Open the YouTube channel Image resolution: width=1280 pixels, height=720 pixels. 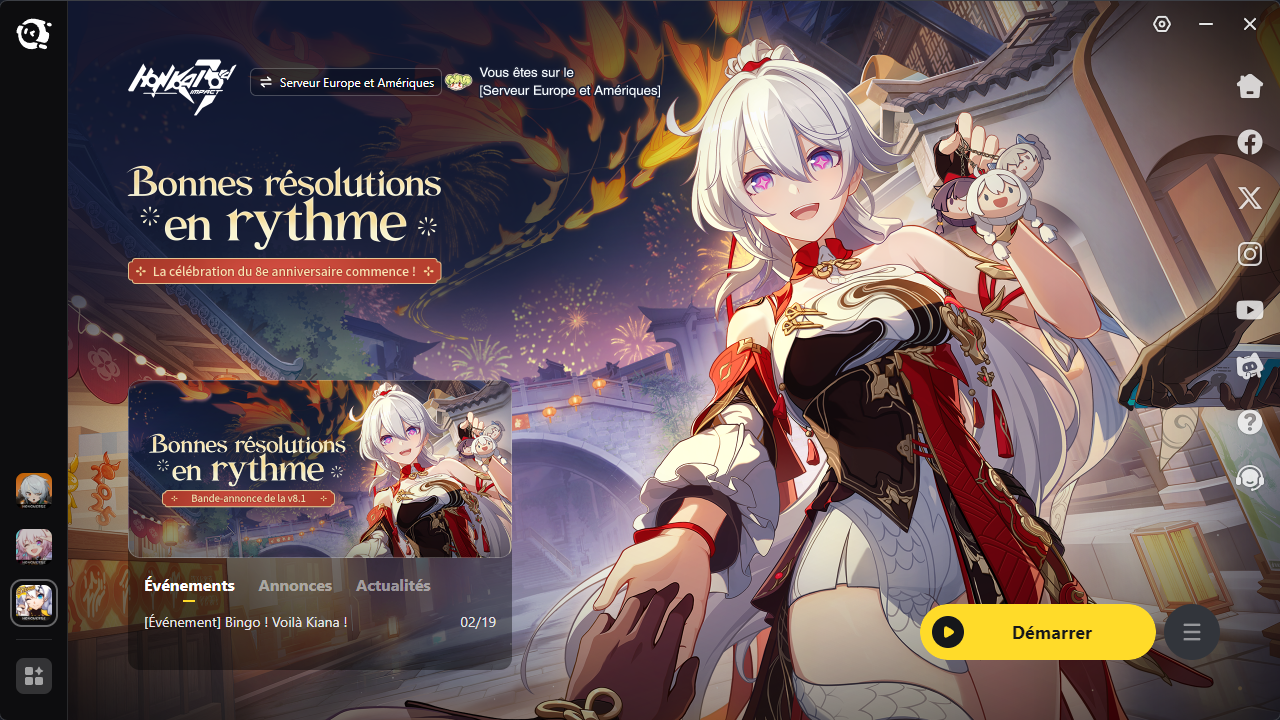[x=1250, y=310]
